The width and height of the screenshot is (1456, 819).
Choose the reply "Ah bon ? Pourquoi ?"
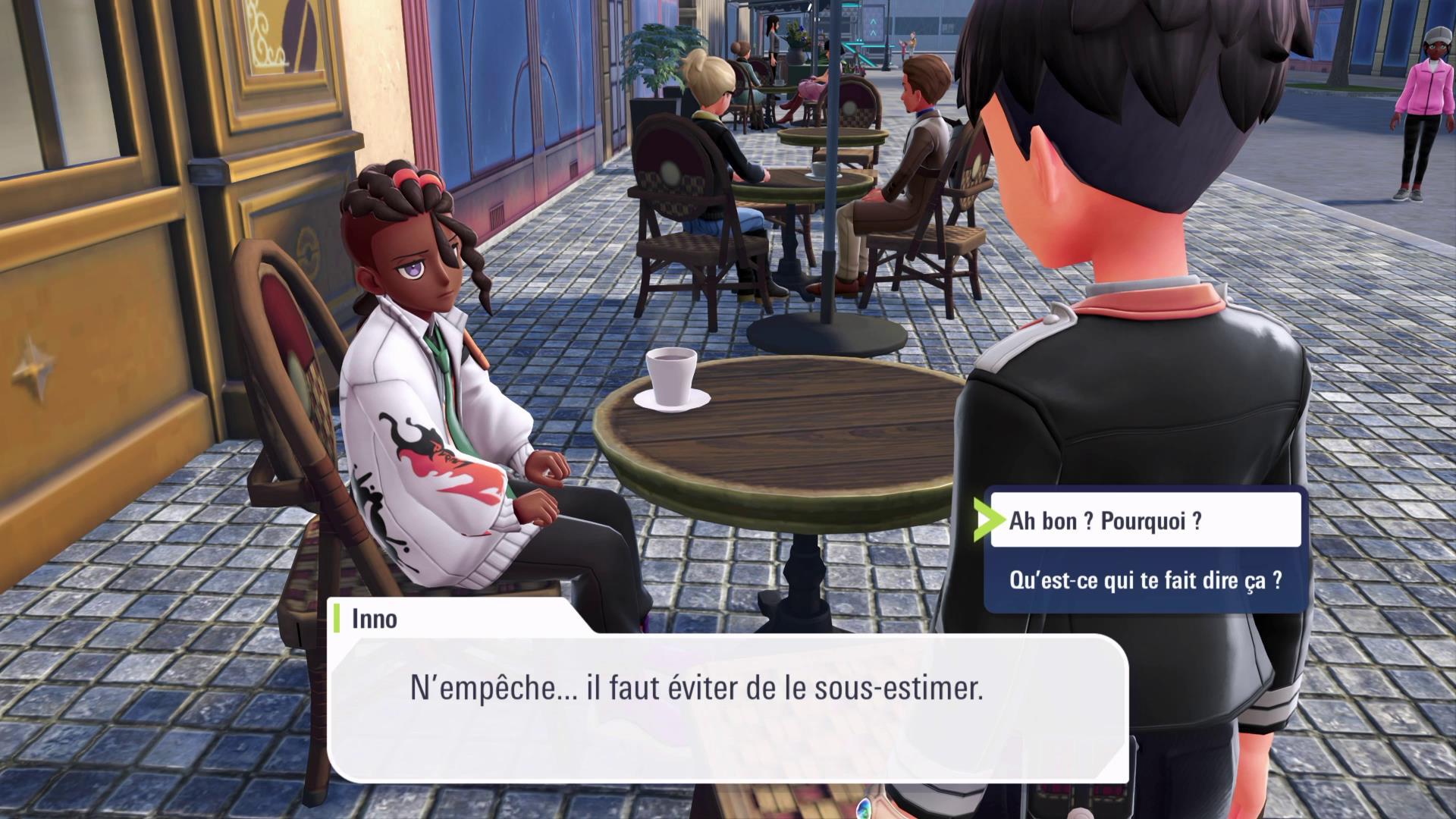[1144, 521]
